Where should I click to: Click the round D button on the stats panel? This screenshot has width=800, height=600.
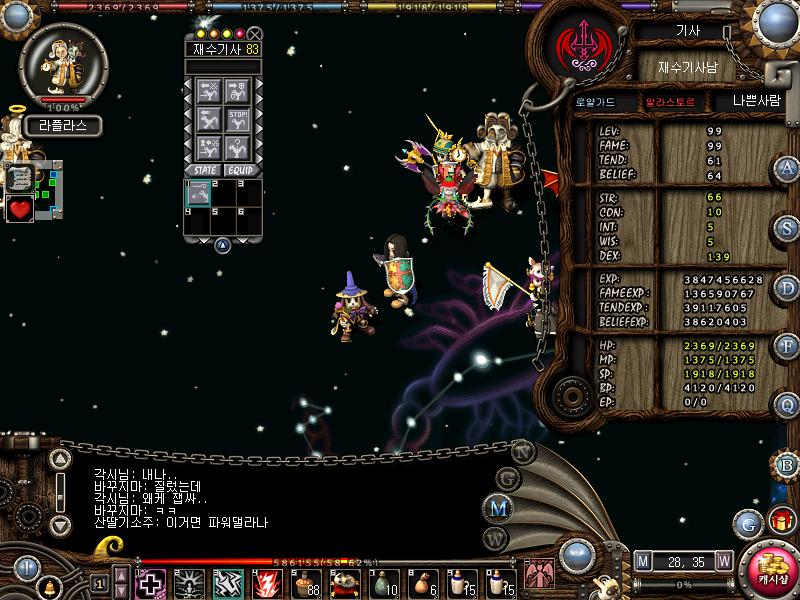[x=787, y=287]
